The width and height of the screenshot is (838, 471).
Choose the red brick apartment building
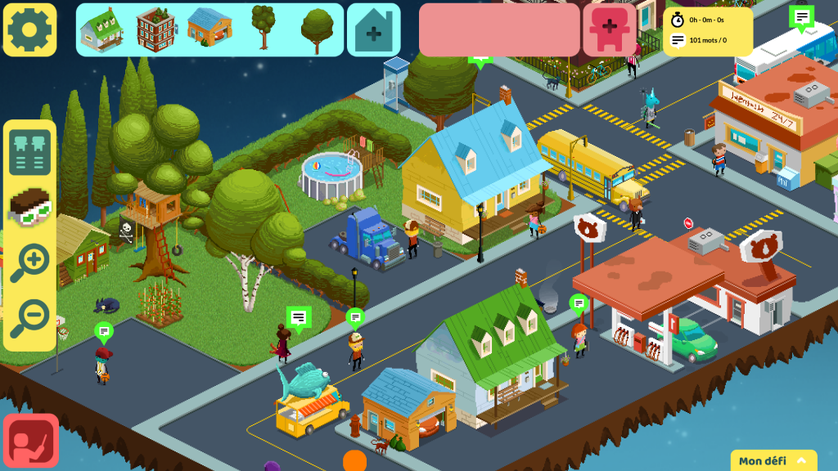point(156,29)
